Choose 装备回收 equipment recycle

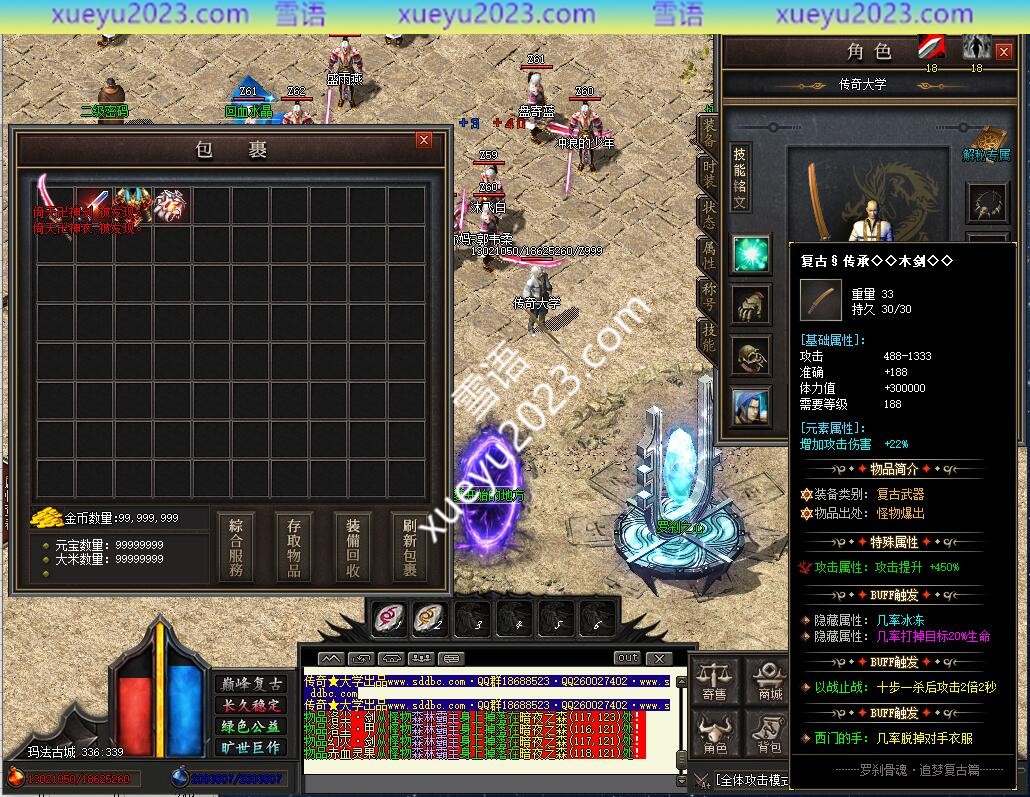click(352, 546)
